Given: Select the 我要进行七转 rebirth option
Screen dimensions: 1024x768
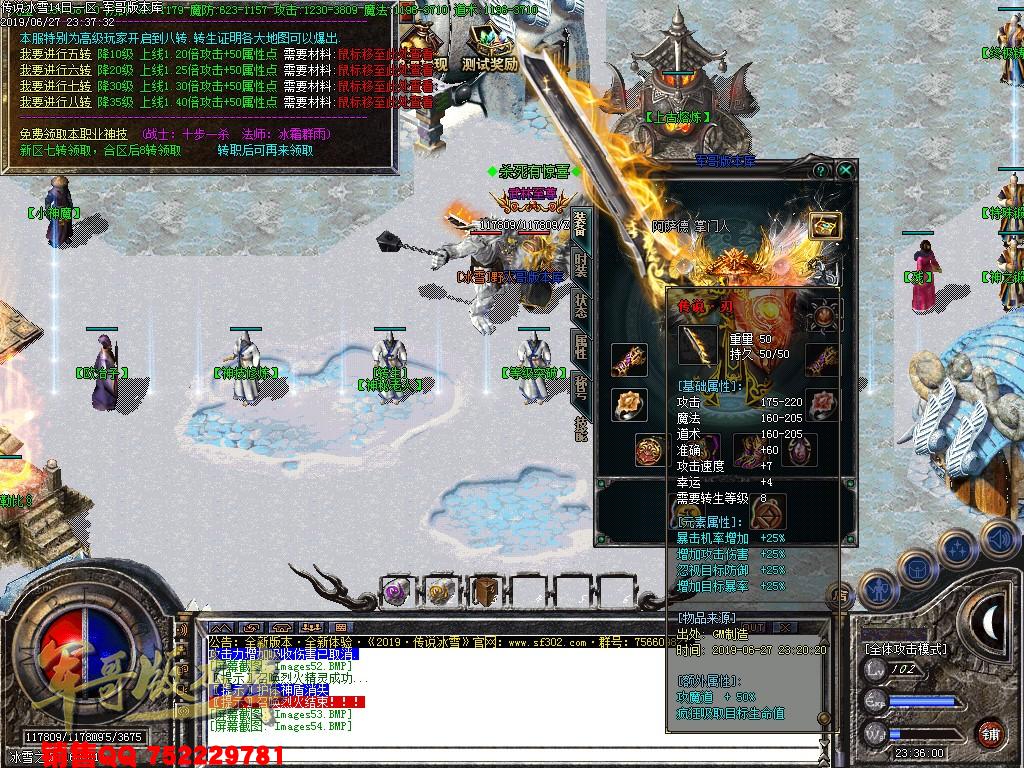Looking at the screenshot, I should click(x=56, y=86).
